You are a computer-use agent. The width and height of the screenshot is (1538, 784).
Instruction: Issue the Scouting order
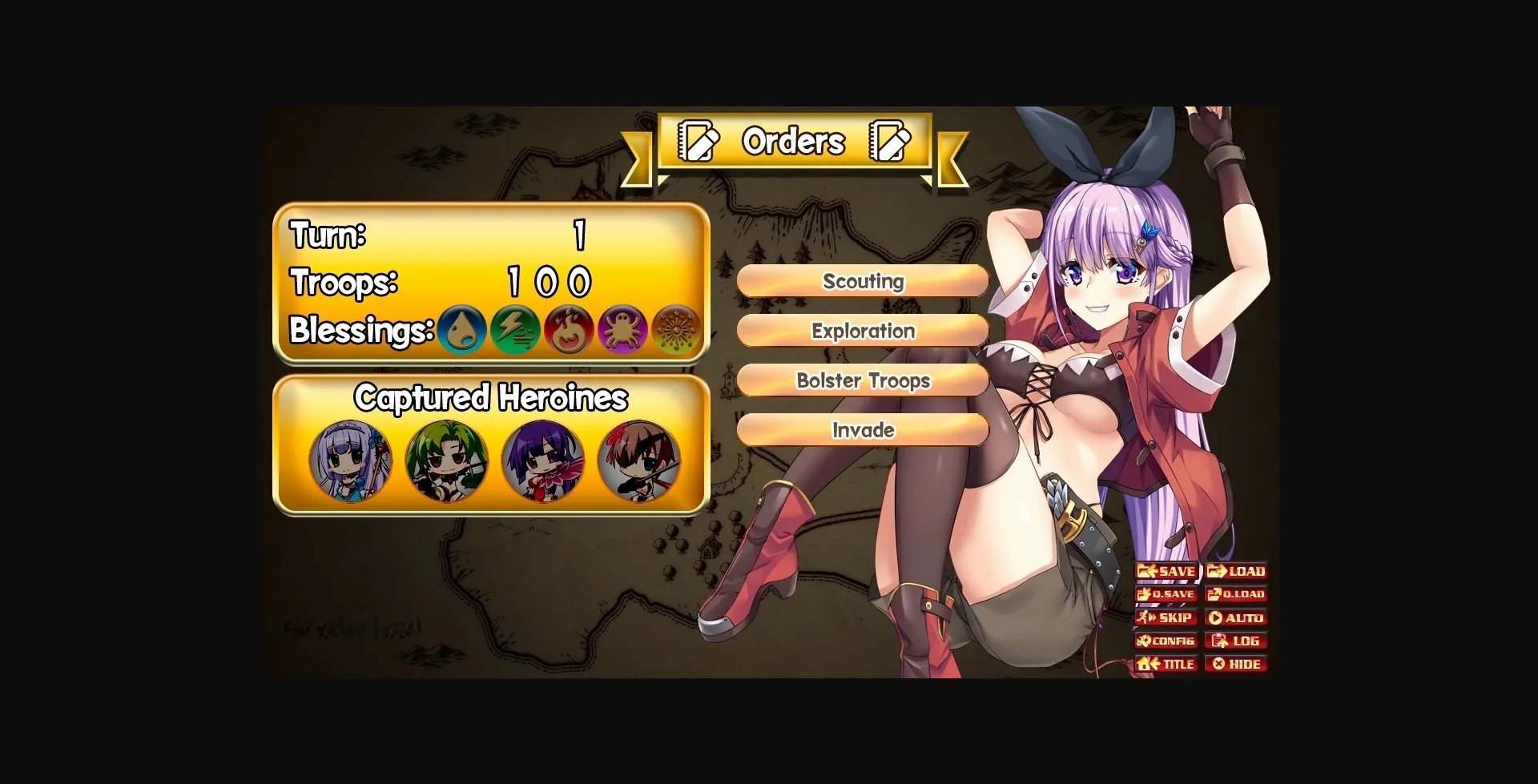click(864, 281)
